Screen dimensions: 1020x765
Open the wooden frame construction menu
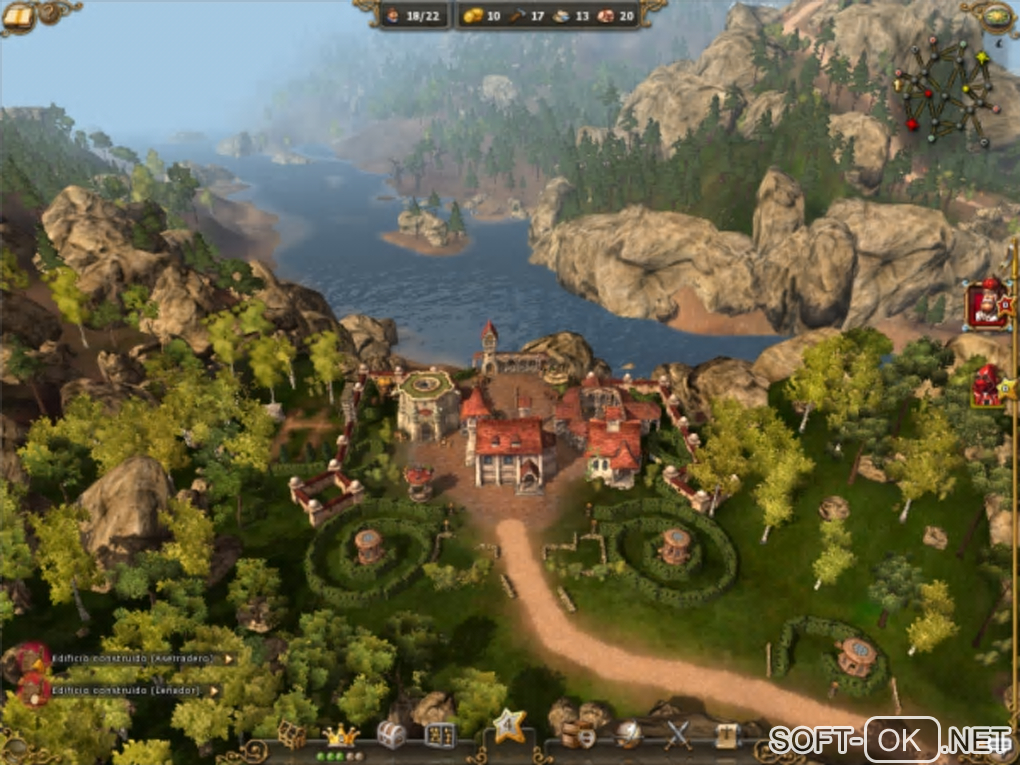(291, 735)
